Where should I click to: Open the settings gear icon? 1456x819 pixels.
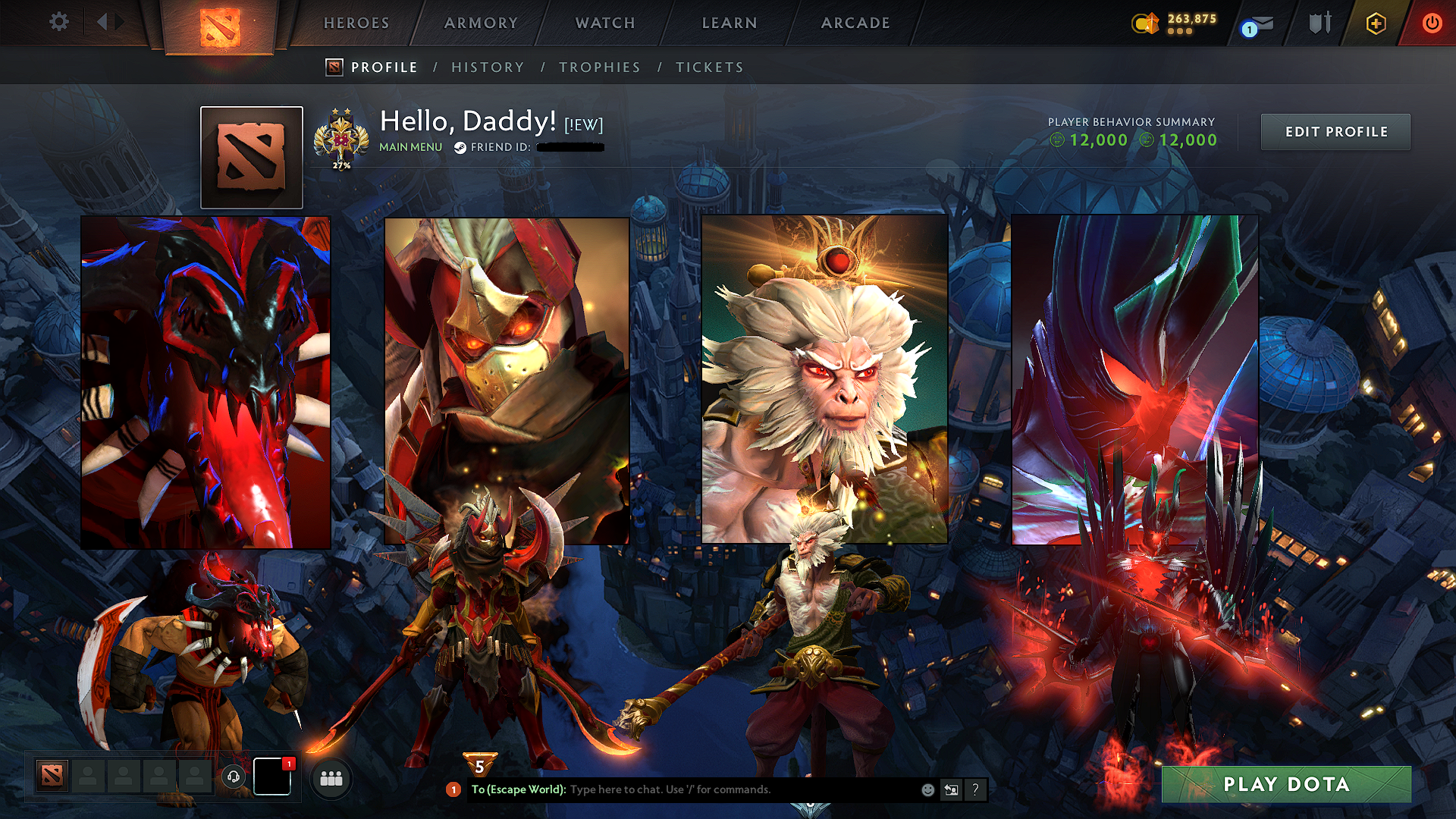58,22
